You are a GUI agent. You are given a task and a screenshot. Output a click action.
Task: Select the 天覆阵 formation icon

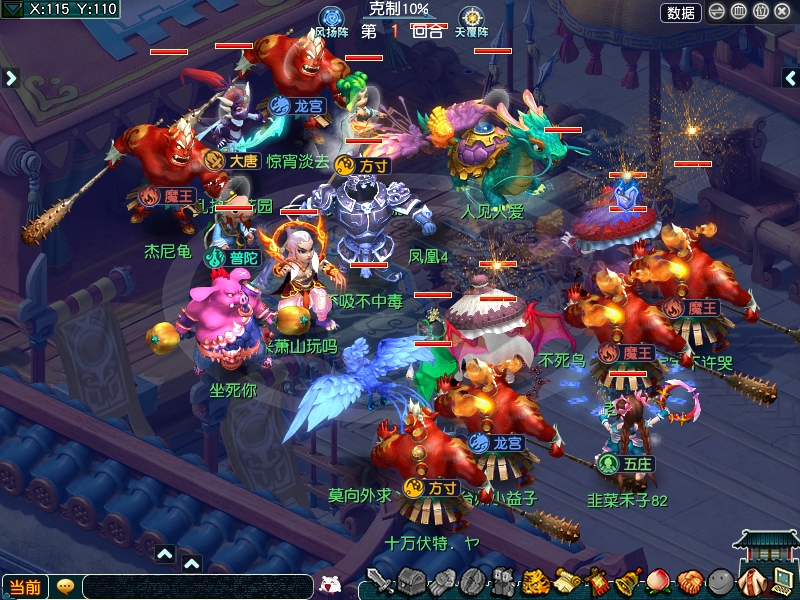pos(471,18)
